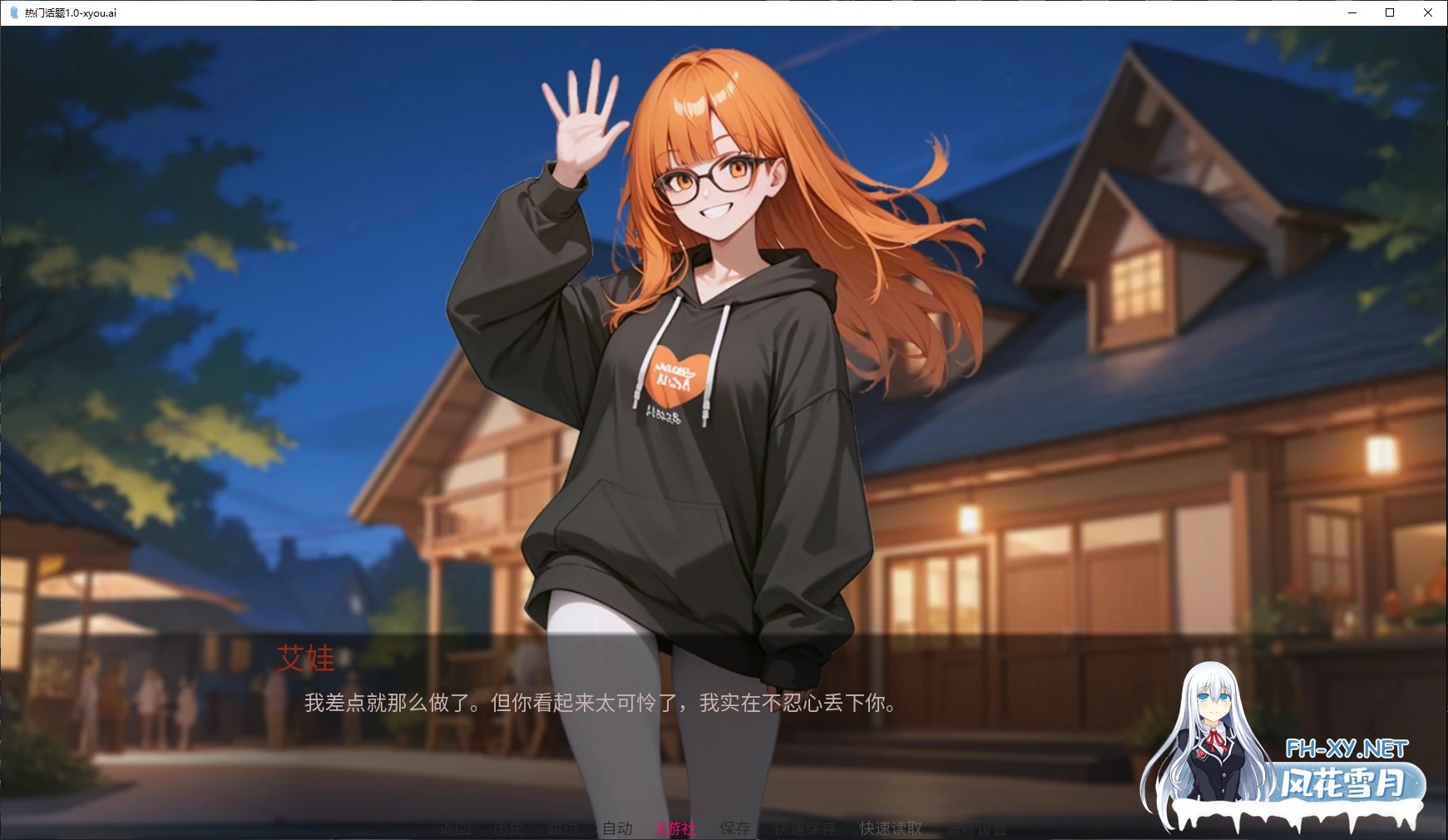Open the highlighted pink X游社 link

pos(675,828)
